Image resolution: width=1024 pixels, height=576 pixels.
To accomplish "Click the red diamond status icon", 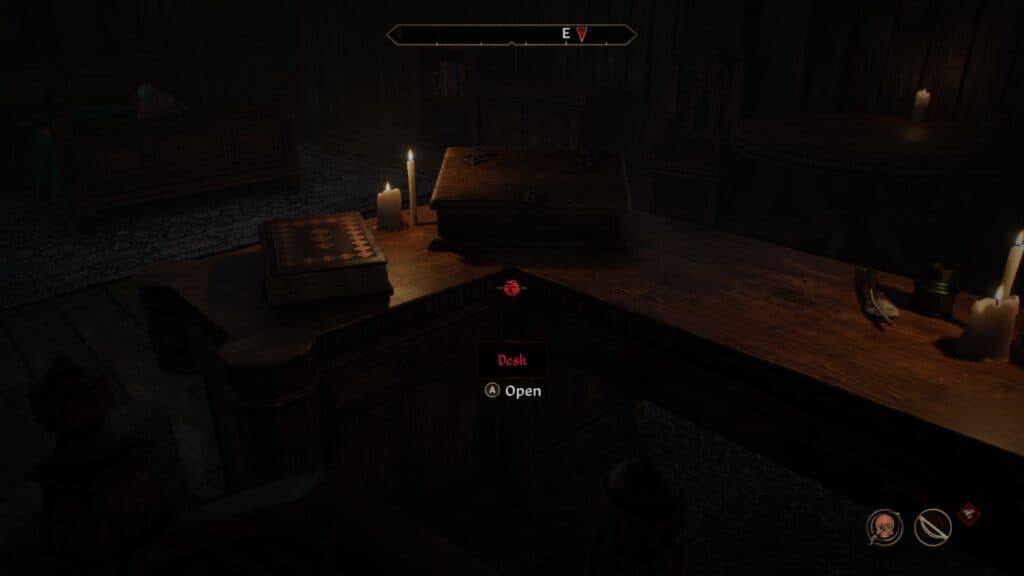I will 968,514.
